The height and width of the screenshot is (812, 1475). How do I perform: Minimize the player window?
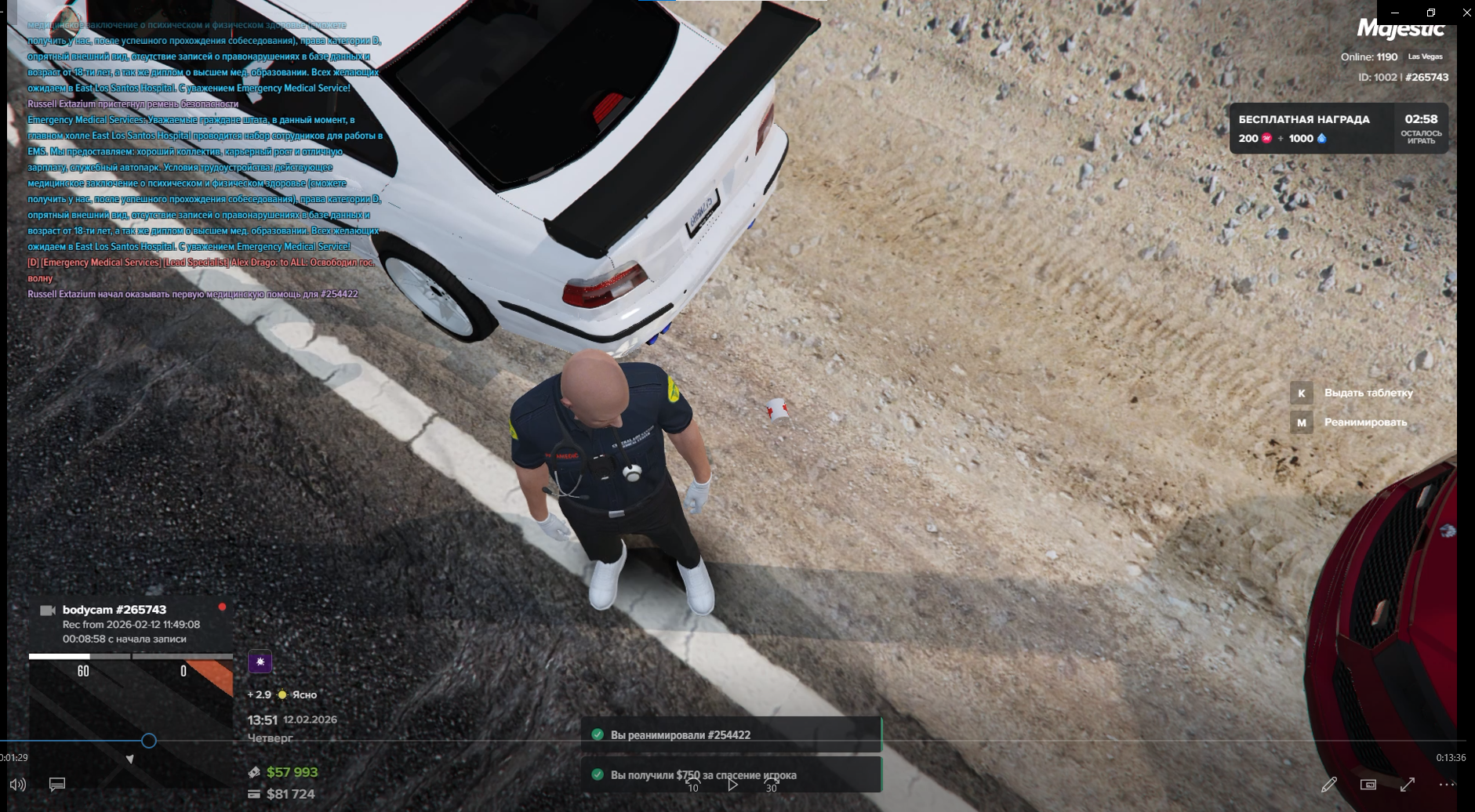tap(1394, 13)
